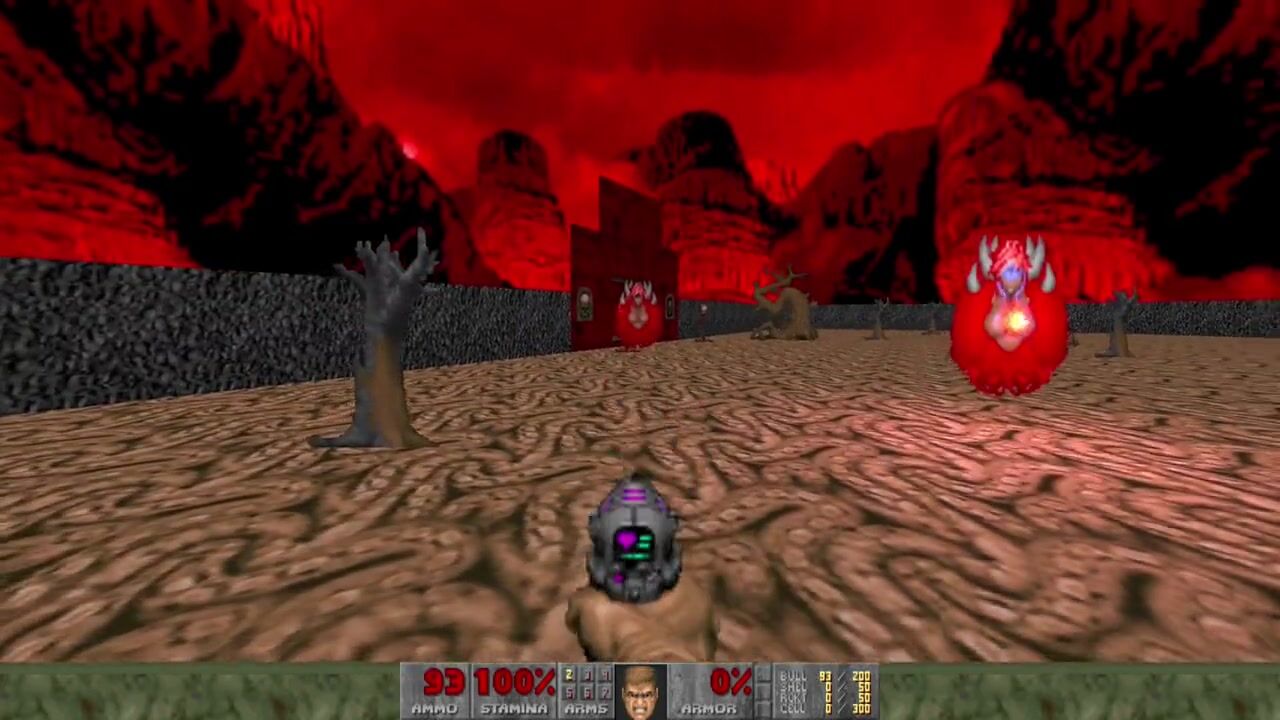Viewport: 1280px width, 720px height.
Task: Click the Doomguy face portrait
Action: (x=640, y=691)
